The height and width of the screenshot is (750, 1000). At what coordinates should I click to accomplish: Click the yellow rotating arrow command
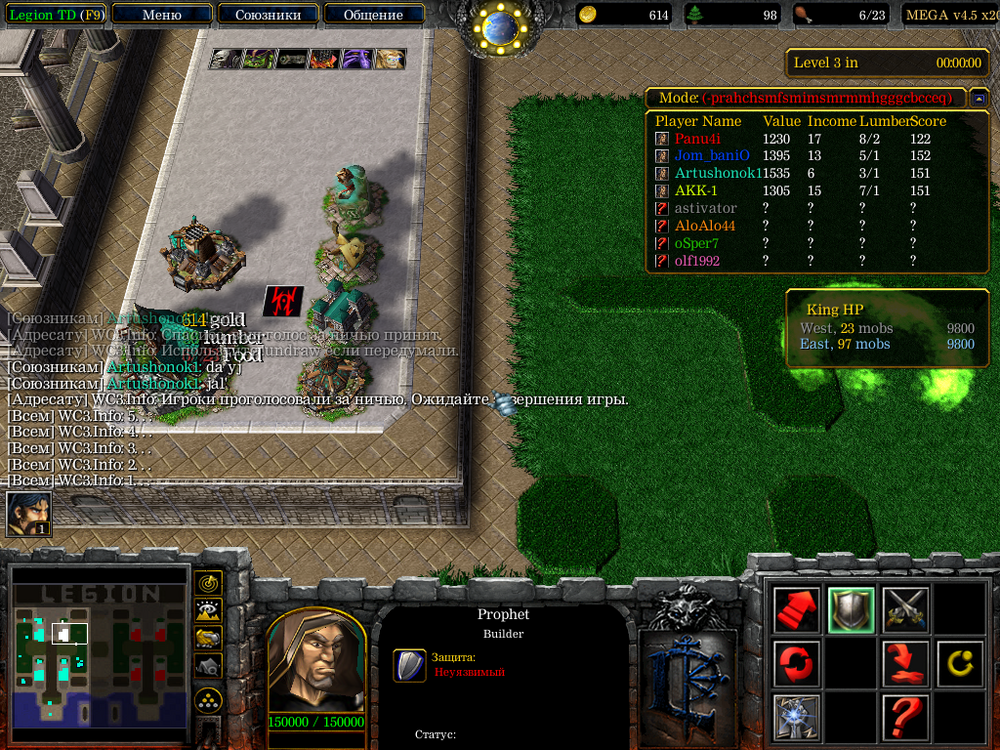[959, 663]
